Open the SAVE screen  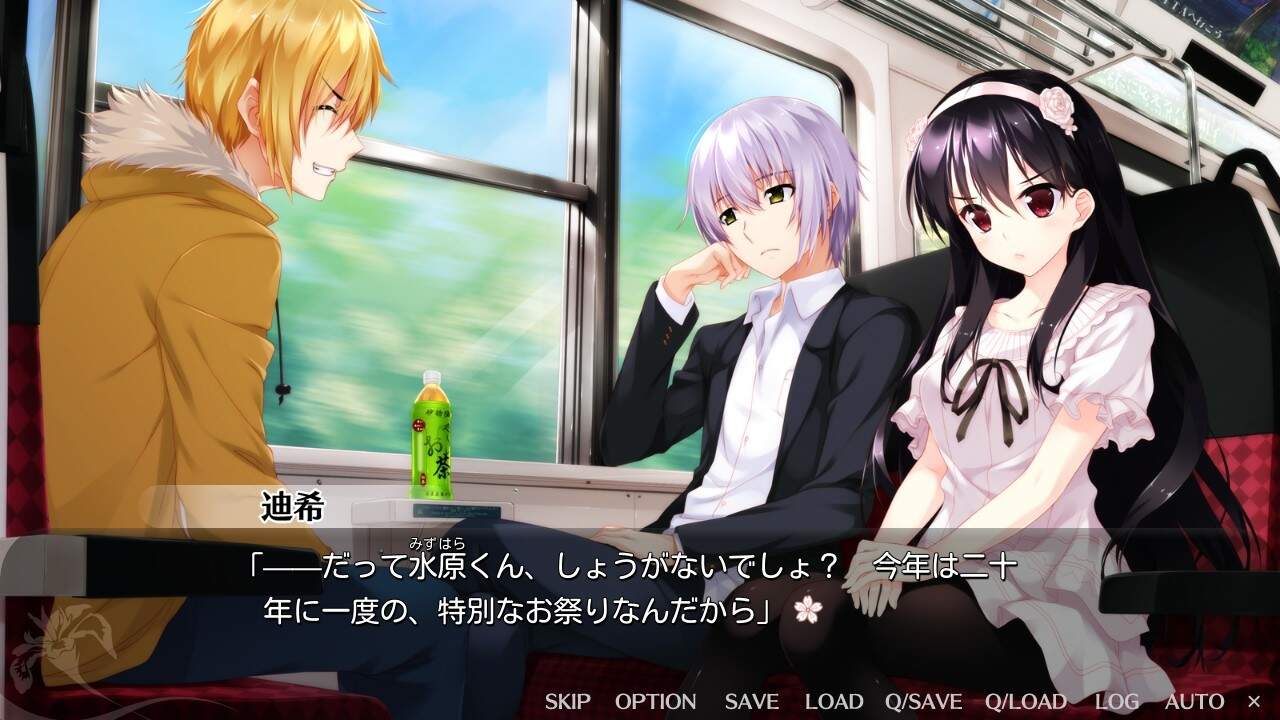[x=751, y=701]
